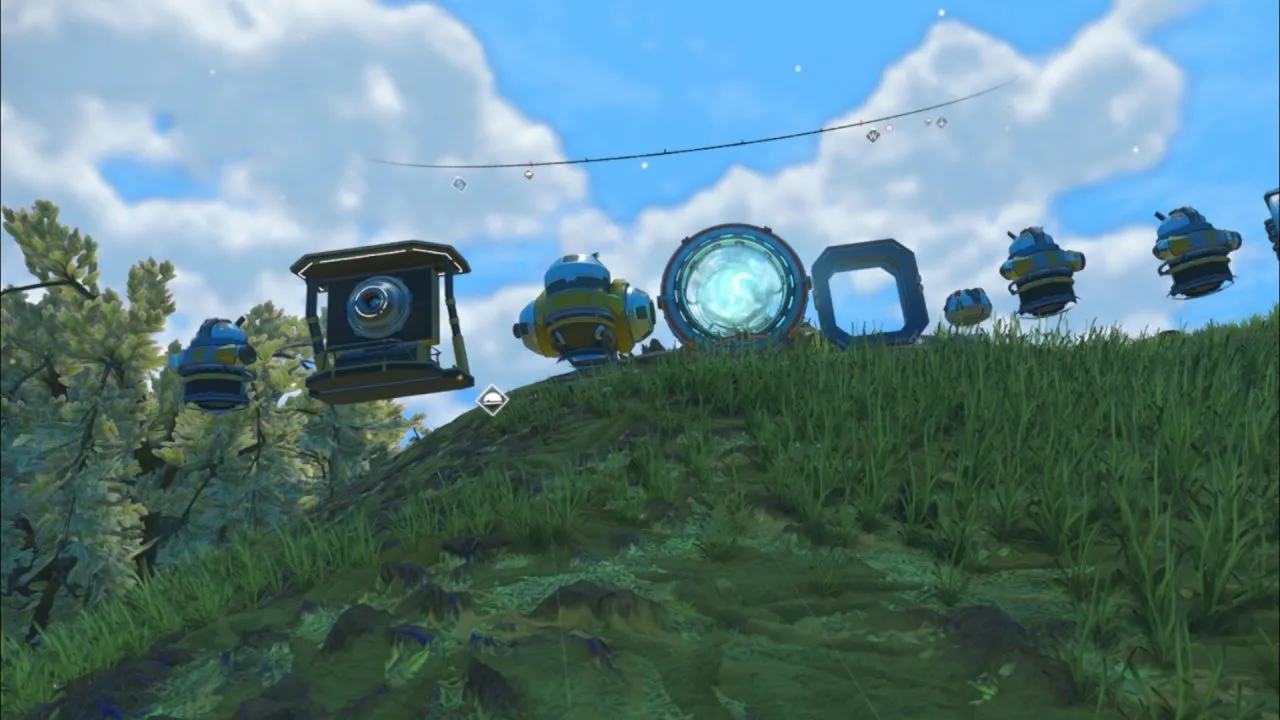Select the dome-shaped base marker icon
Image resolution: width=1280 pixels, height=720 pixels.
click(491, 400)
